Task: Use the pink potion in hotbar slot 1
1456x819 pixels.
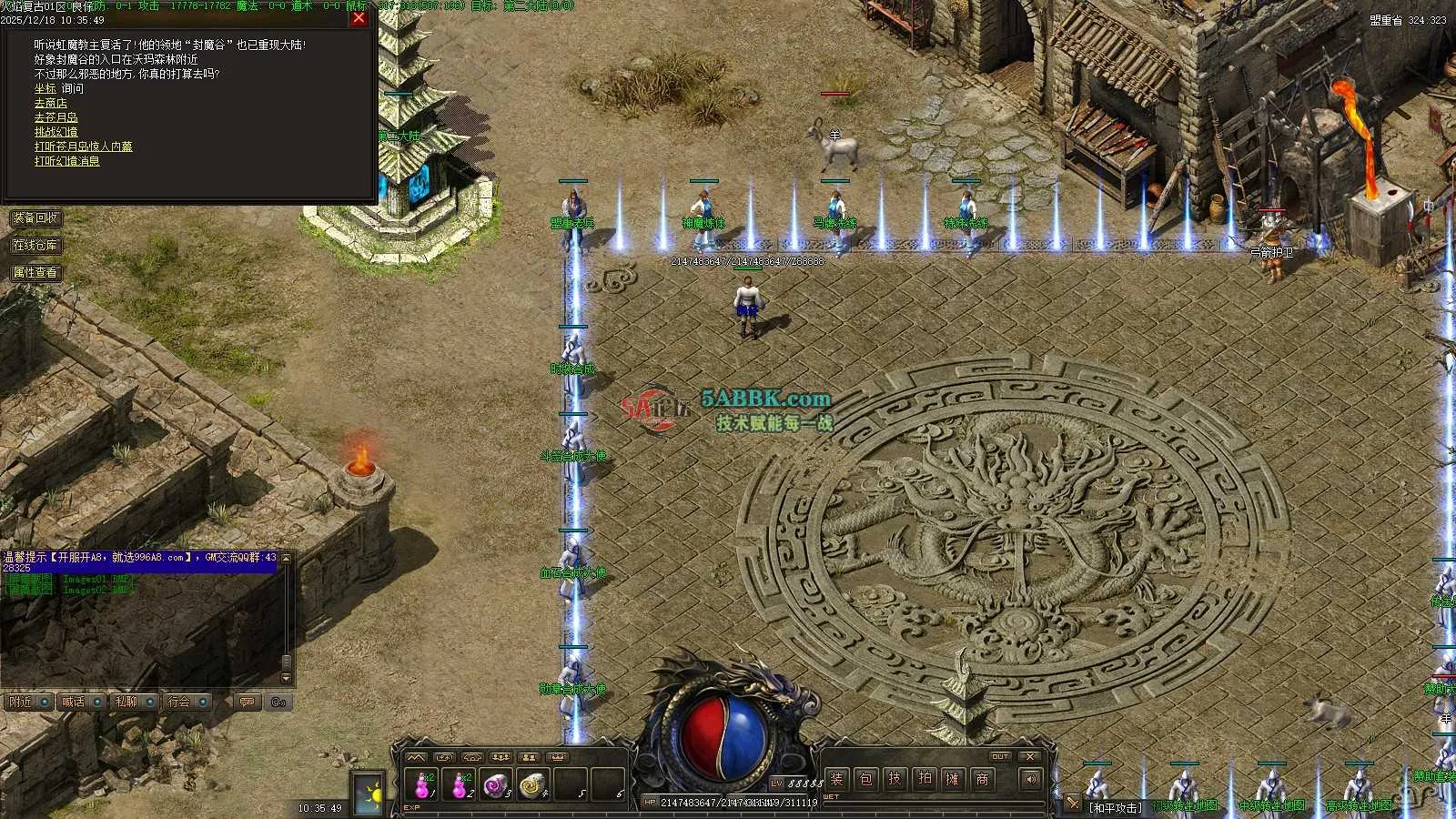Action: (x=423, y=784)
